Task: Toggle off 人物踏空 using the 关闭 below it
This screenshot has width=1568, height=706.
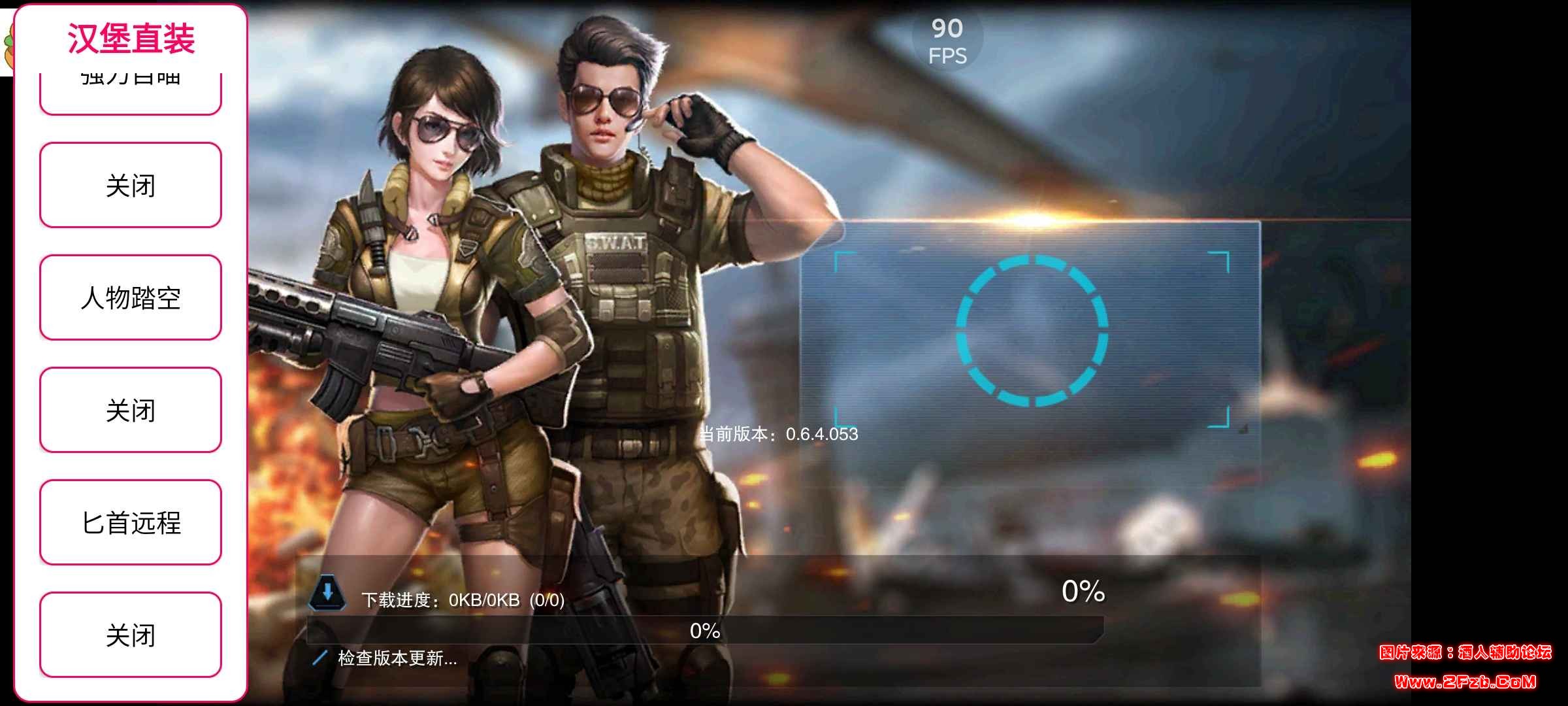Action: coord(130,410)
